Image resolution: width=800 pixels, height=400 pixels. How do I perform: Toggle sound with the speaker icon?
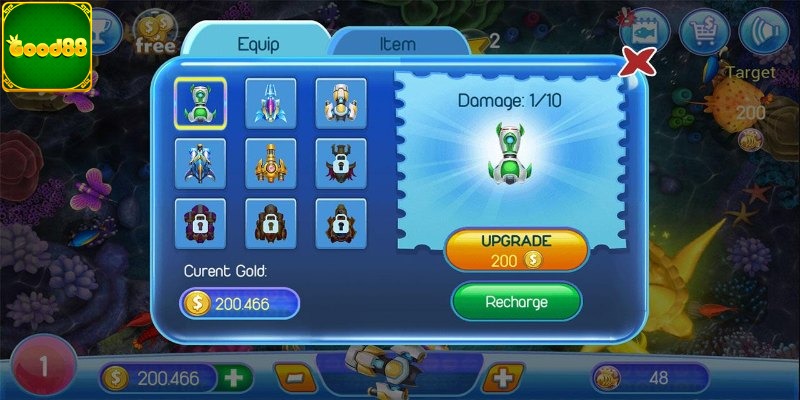[764, 28]
